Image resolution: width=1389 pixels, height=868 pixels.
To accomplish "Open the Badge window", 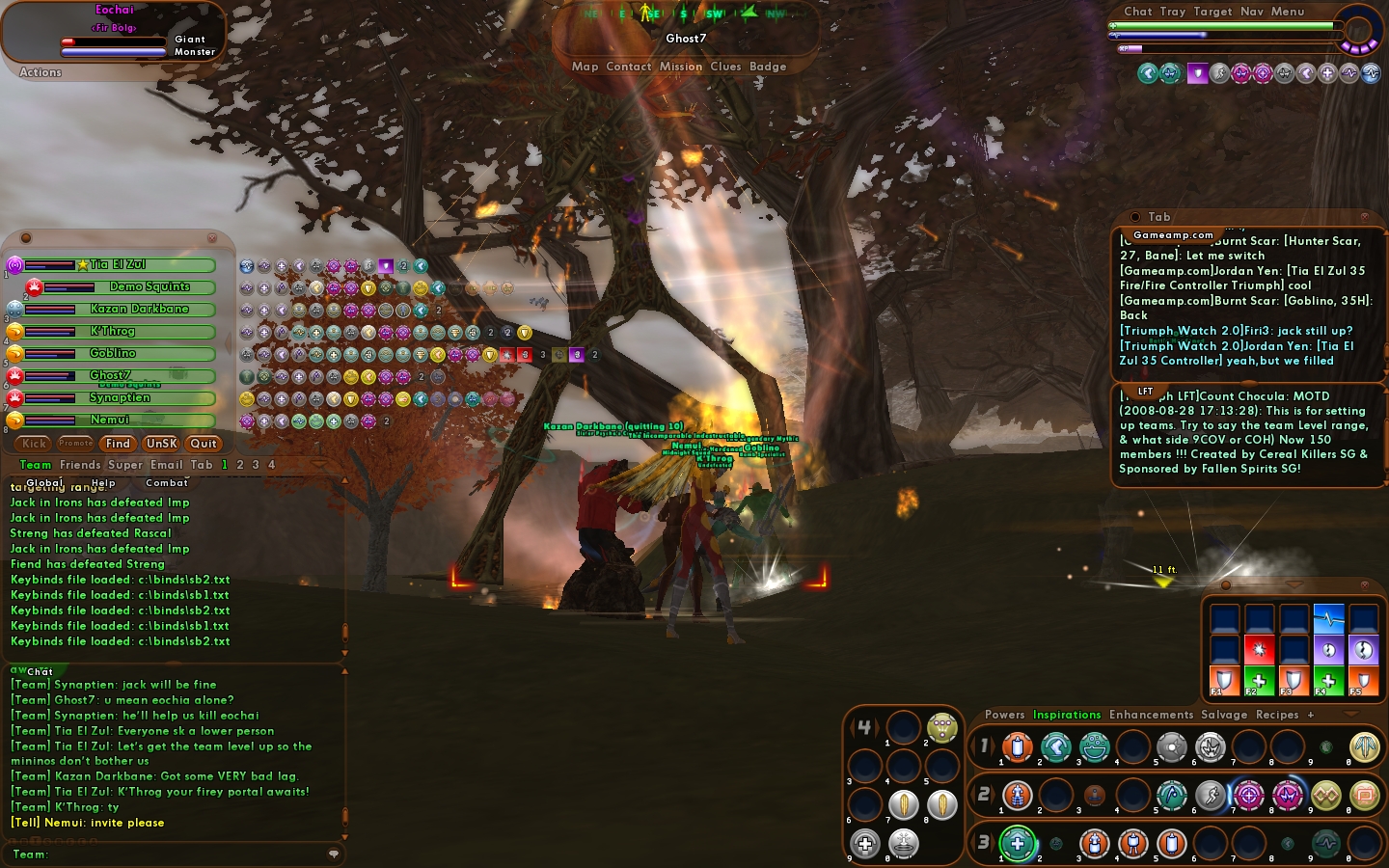I will point(768,67).
